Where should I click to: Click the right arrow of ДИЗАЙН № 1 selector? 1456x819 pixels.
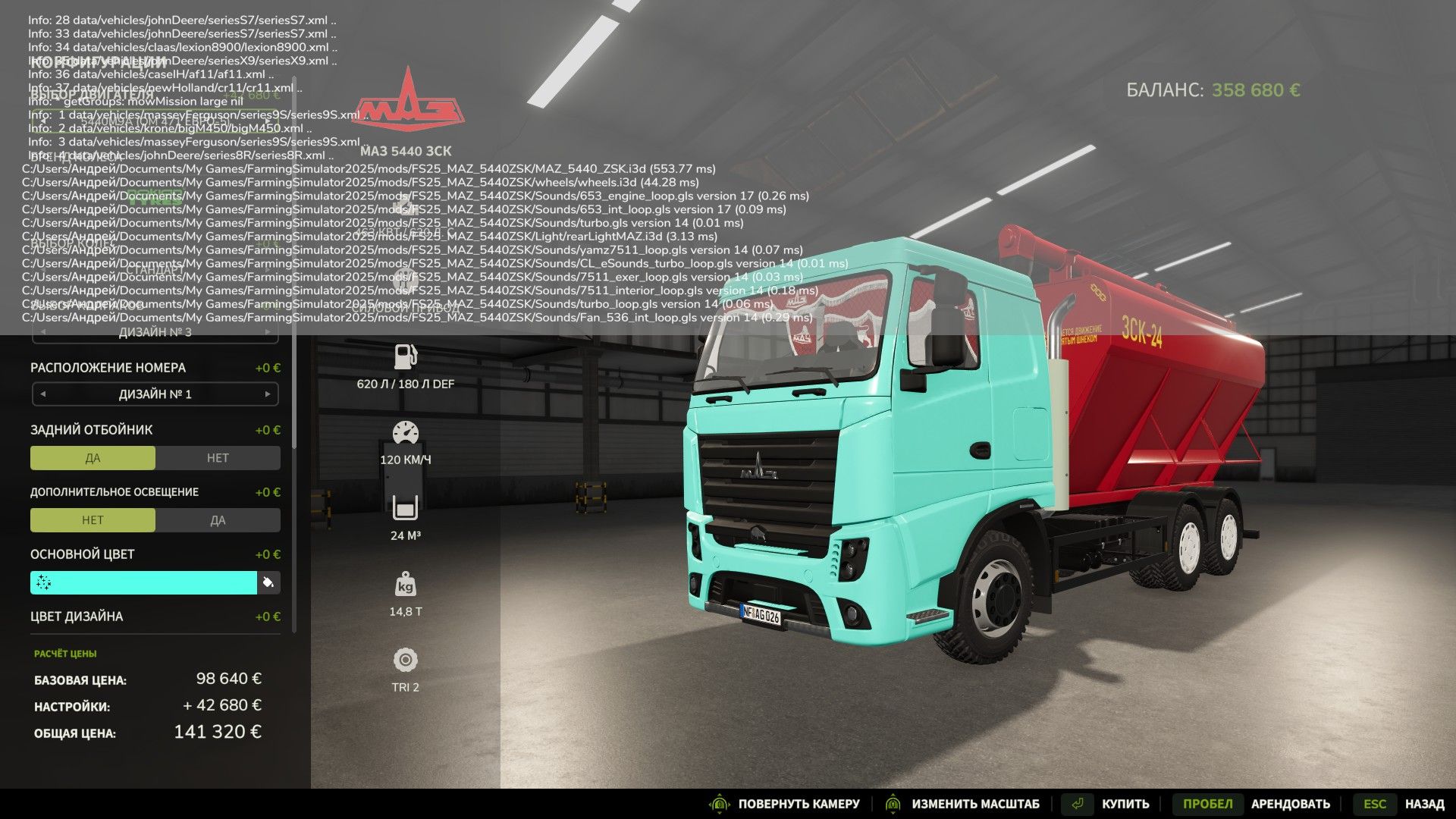click(267, 394)
